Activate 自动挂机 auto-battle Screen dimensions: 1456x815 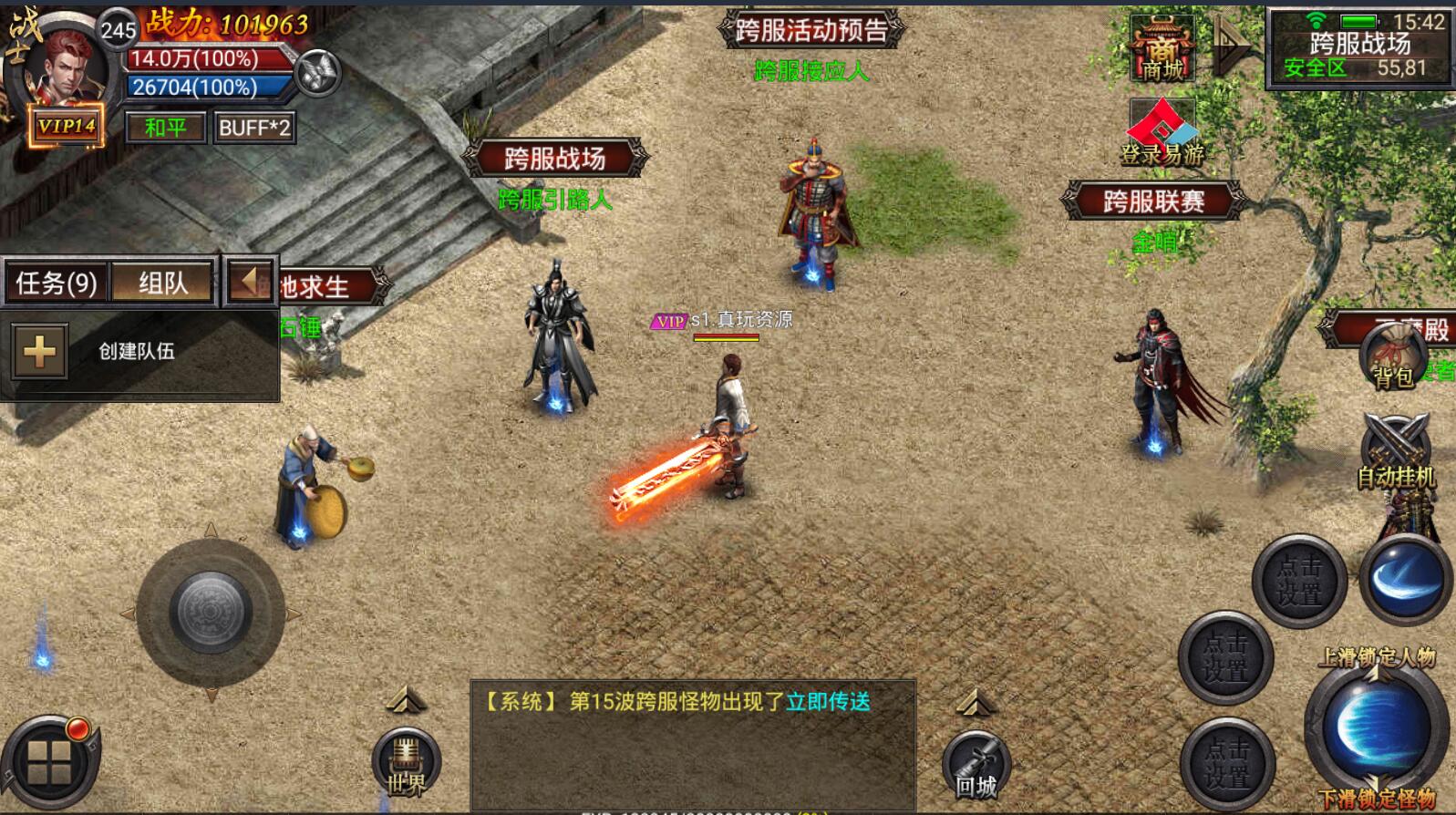(1396, 453)
